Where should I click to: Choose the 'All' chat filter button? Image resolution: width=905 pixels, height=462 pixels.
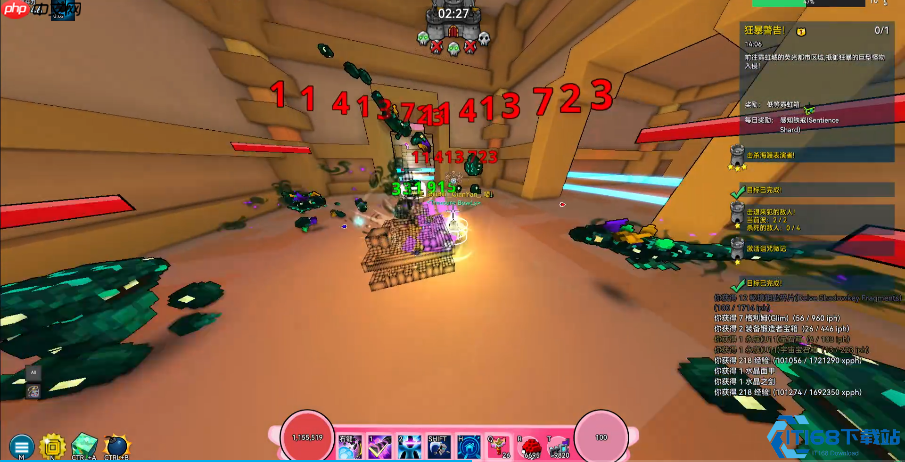click(x=33, y=372)
